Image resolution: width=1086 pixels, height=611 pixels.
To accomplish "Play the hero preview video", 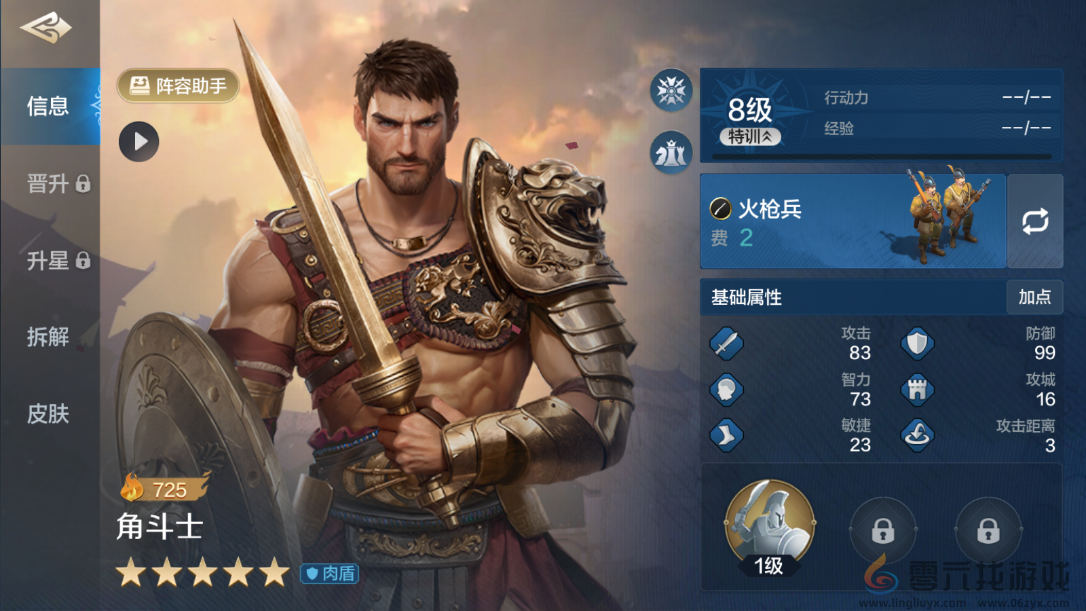I will pyautogui.click(x=139, y=142).
